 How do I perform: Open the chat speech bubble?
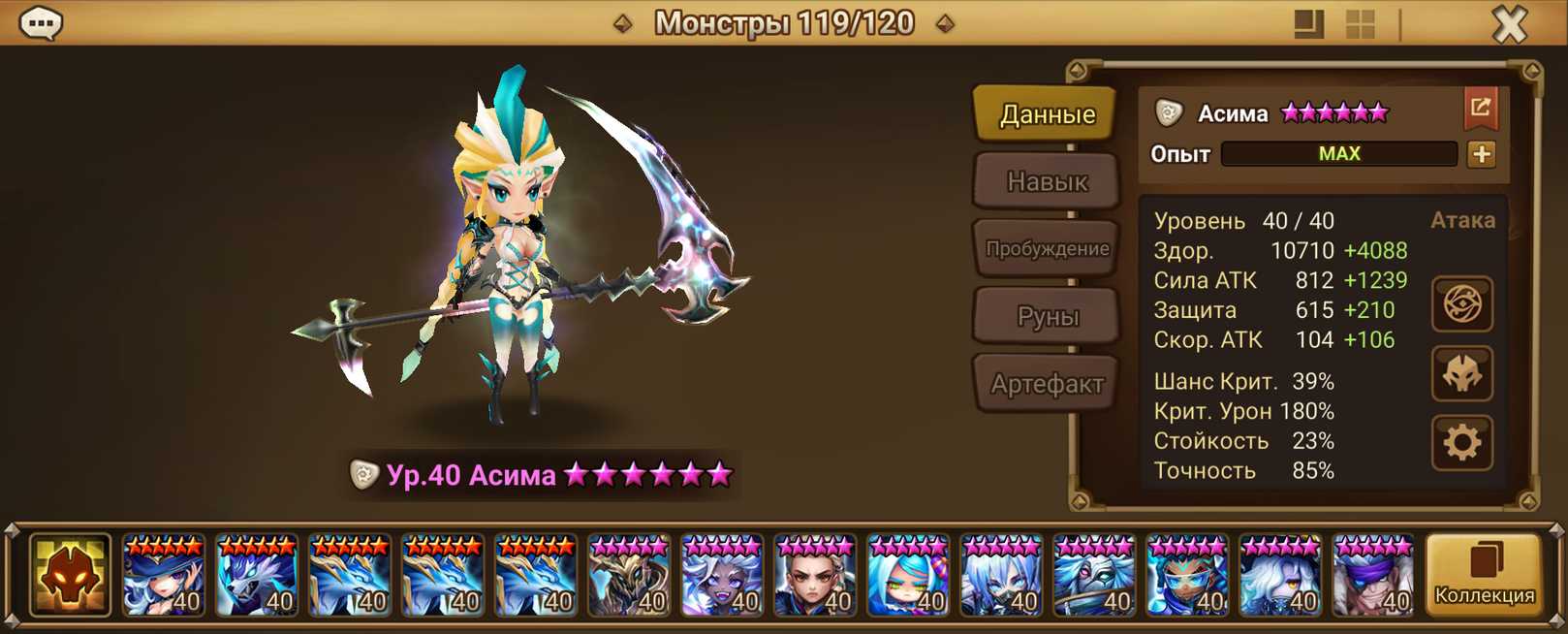(41, 22)
